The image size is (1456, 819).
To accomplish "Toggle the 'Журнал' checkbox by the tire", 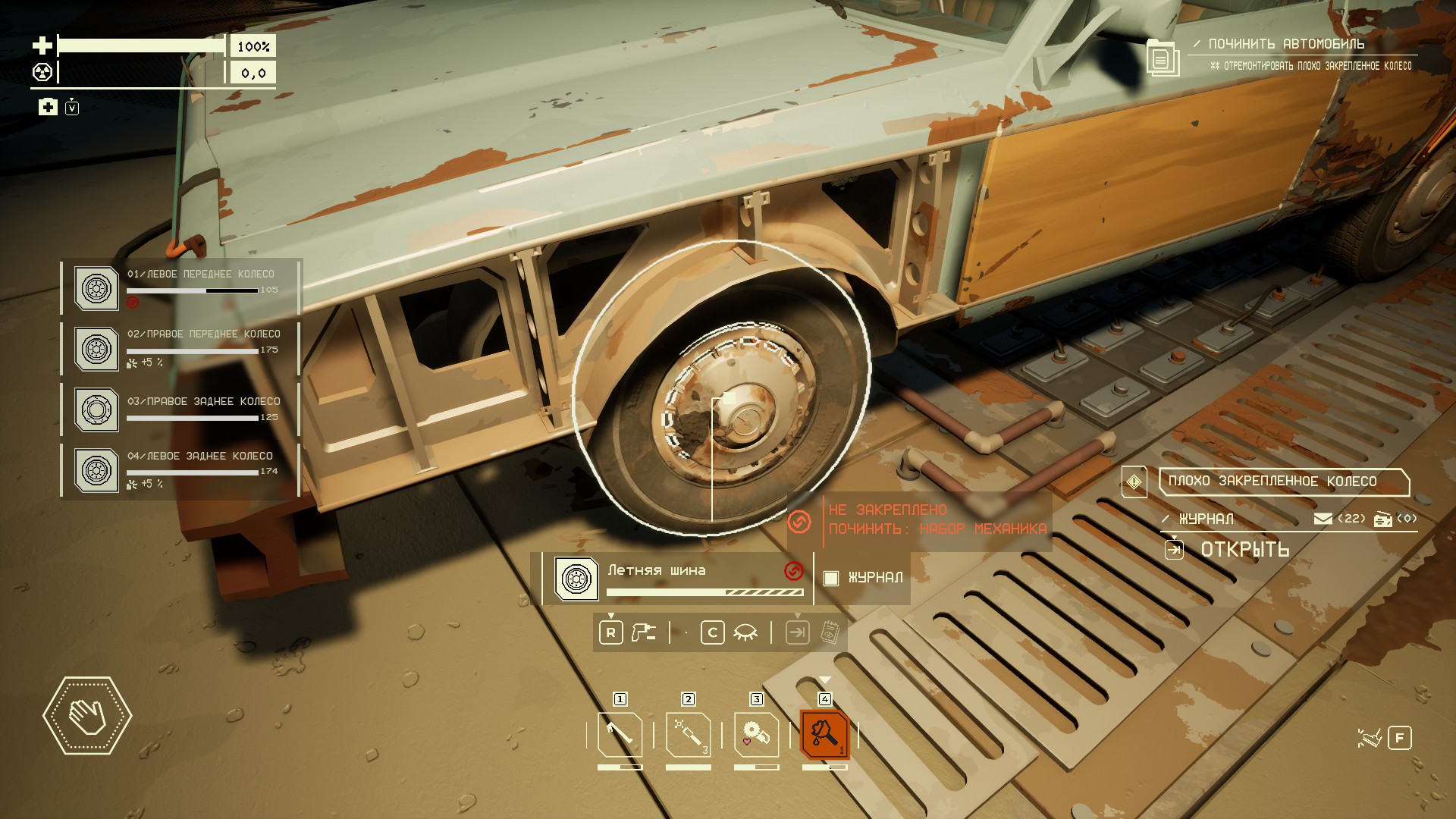I will [x=831, y=578].
